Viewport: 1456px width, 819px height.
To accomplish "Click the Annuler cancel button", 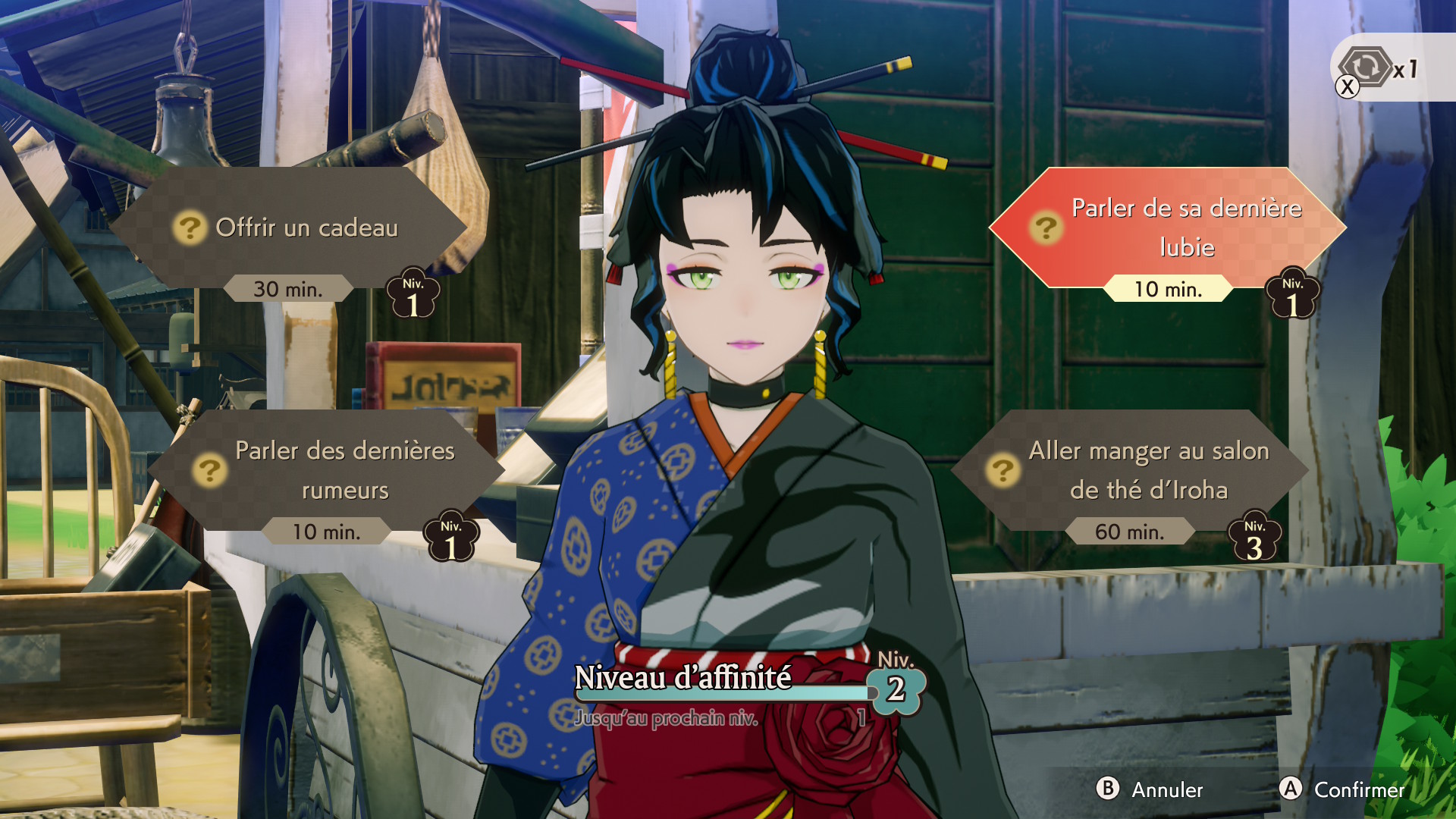I will tap(1150, 789).
